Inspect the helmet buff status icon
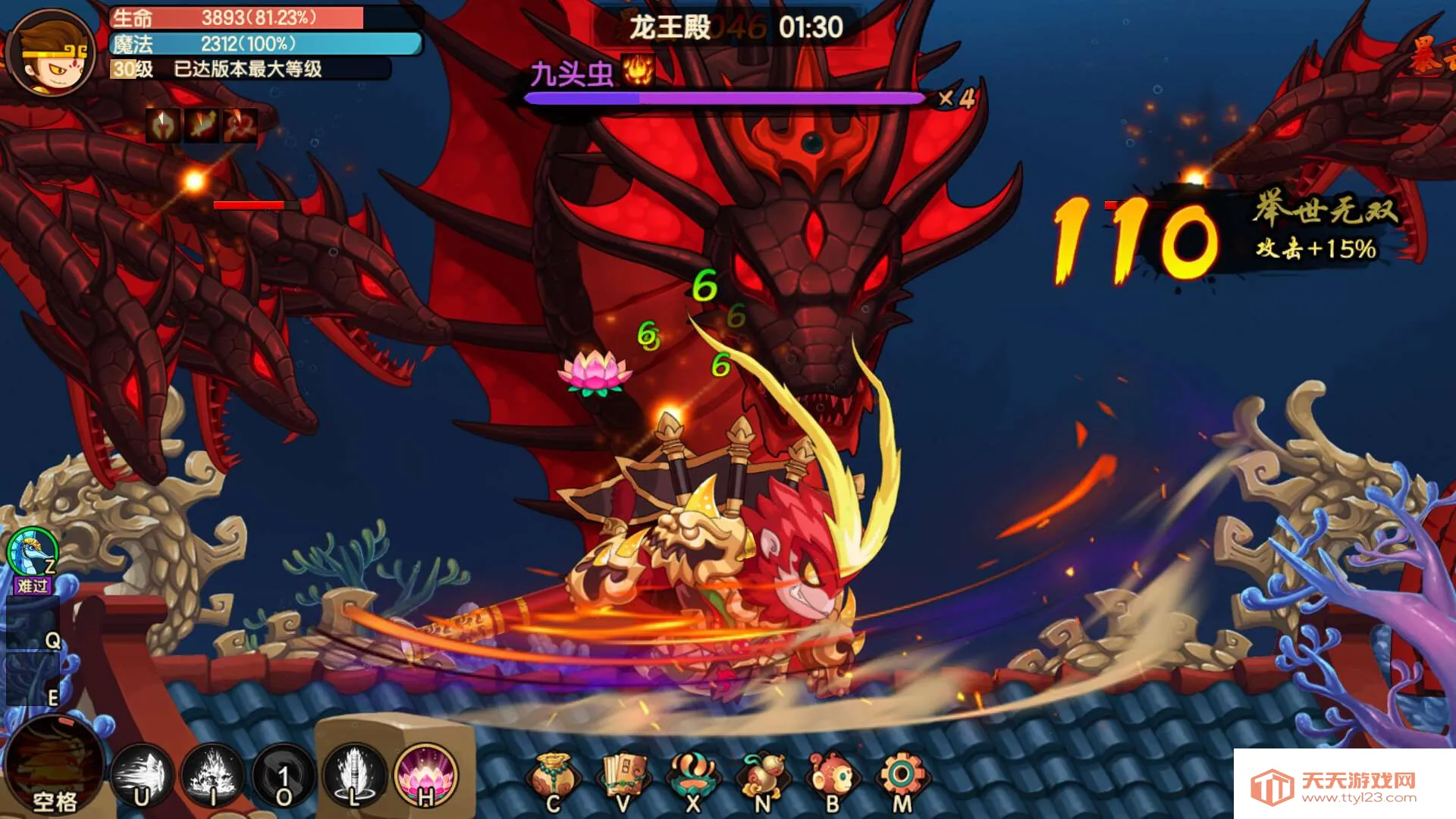Viewport: 1456px width, 819px height. click(163, 125)
